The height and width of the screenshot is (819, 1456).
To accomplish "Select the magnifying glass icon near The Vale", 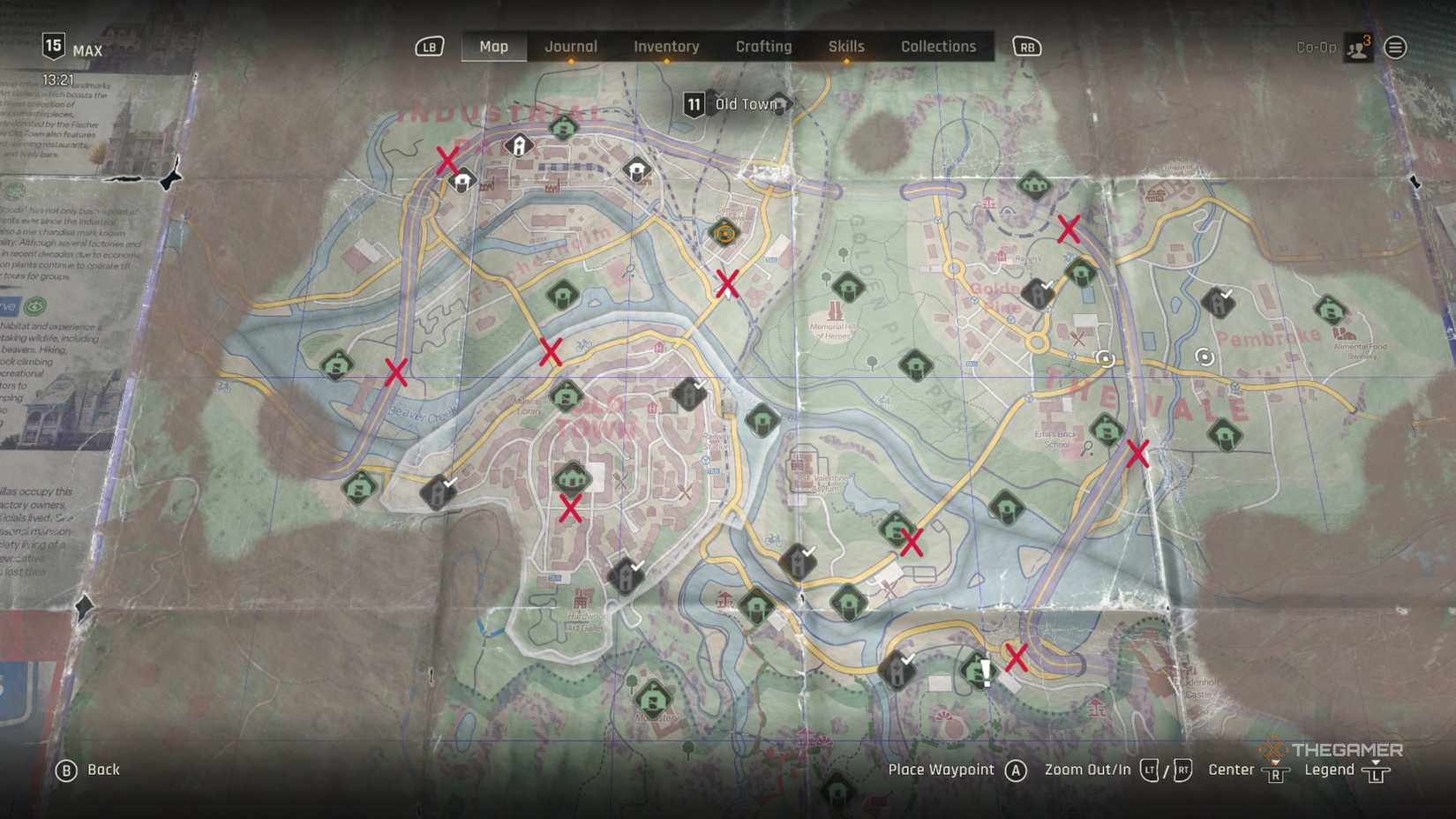I will point(1087,448).
